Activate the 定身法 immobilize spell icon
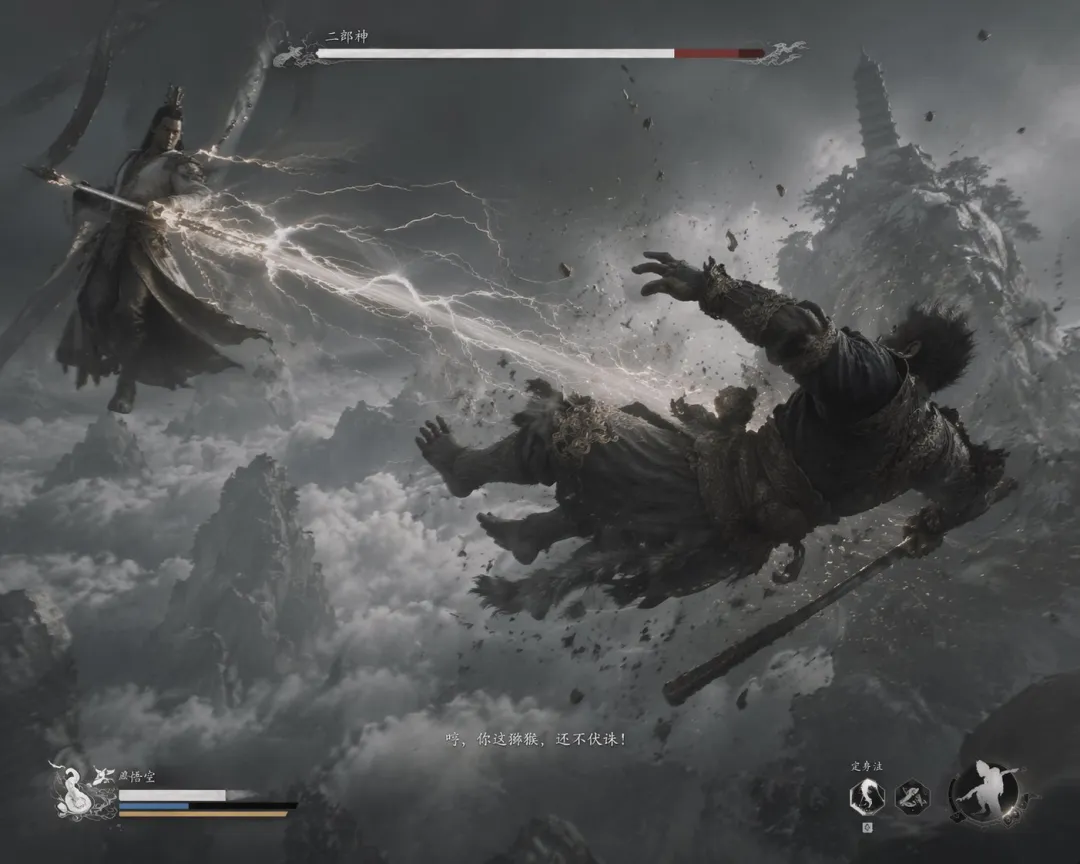1080x864 pixels. (866, 797)
